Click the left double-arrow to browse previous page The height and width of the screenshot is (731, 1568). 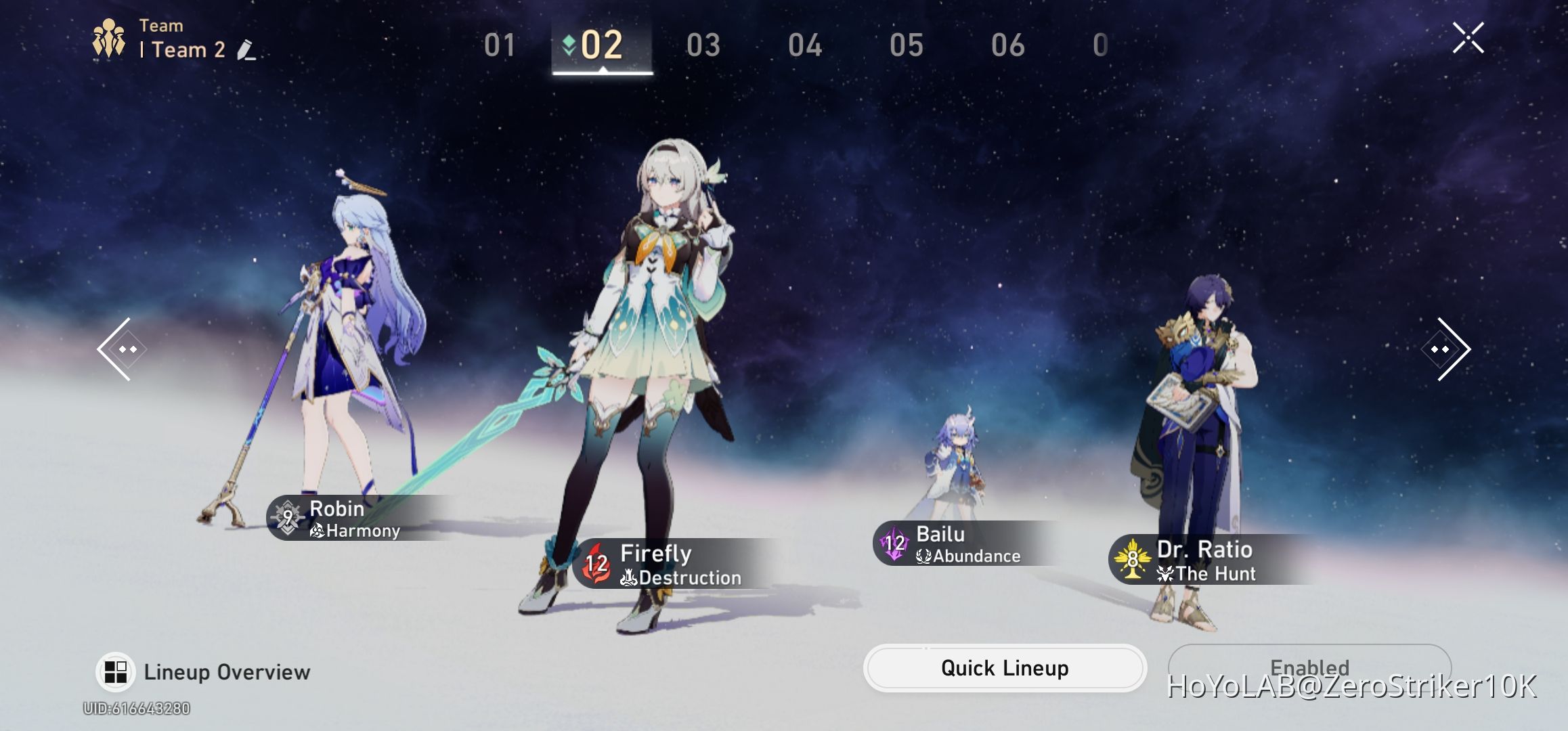[x=123, y=349]
